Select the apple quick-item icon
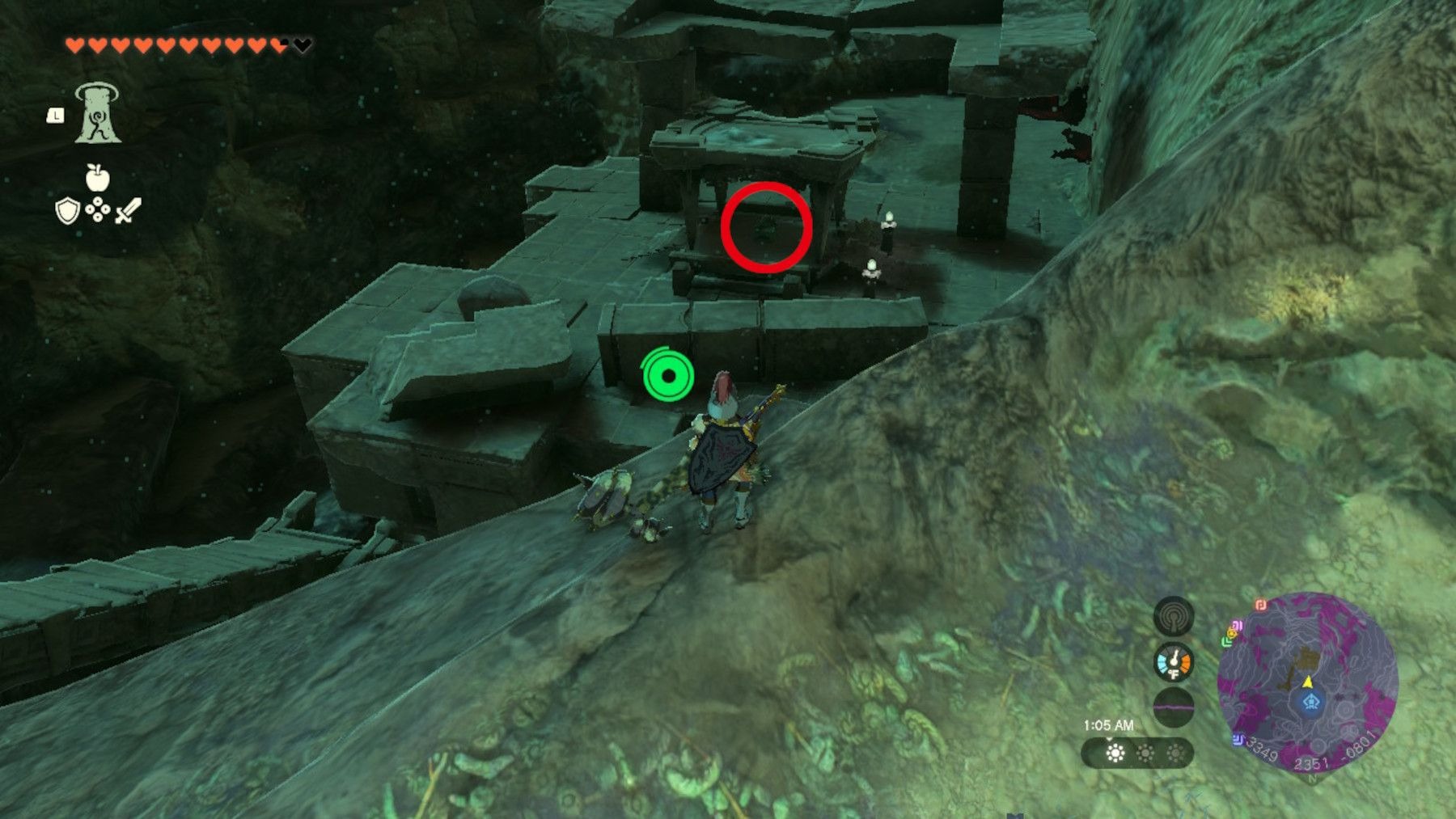The image size is (1456, 819). pyautogui.click(x=97, y=178)
